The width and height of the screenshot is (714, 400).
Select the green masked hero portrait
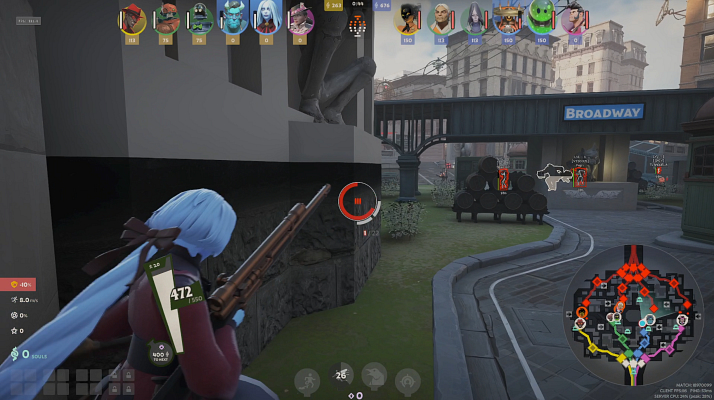pos(199,20)
